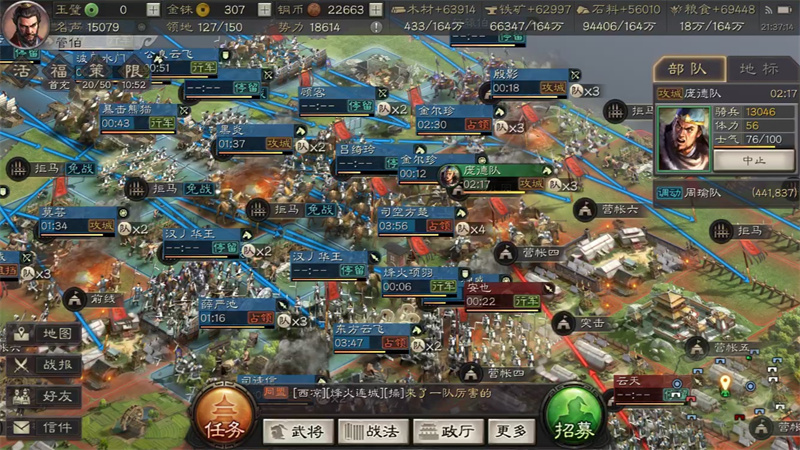Add 金铢 gold with plus button

click(262, 9)
